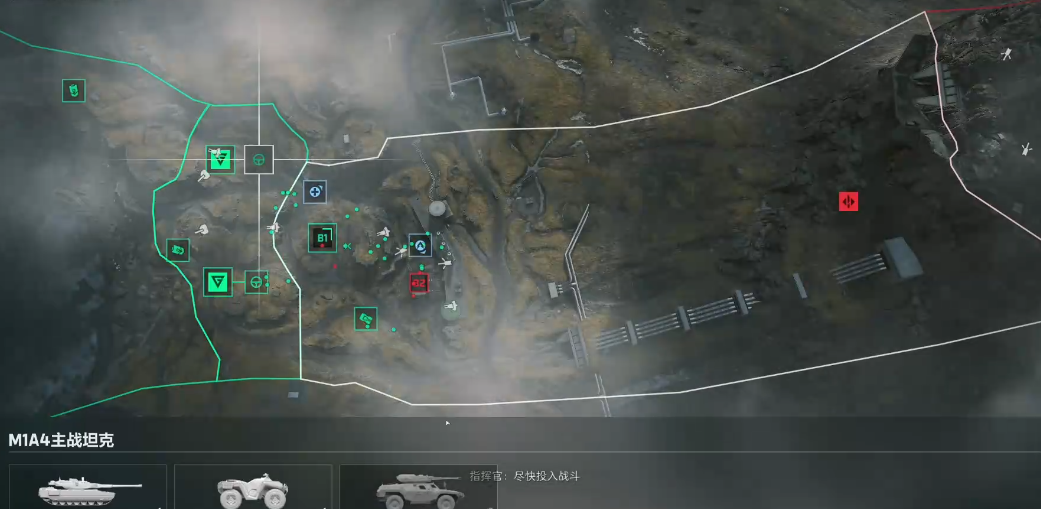Click the red enemy sector marker
Screen dimensions: 1041x509
[848, 202]
